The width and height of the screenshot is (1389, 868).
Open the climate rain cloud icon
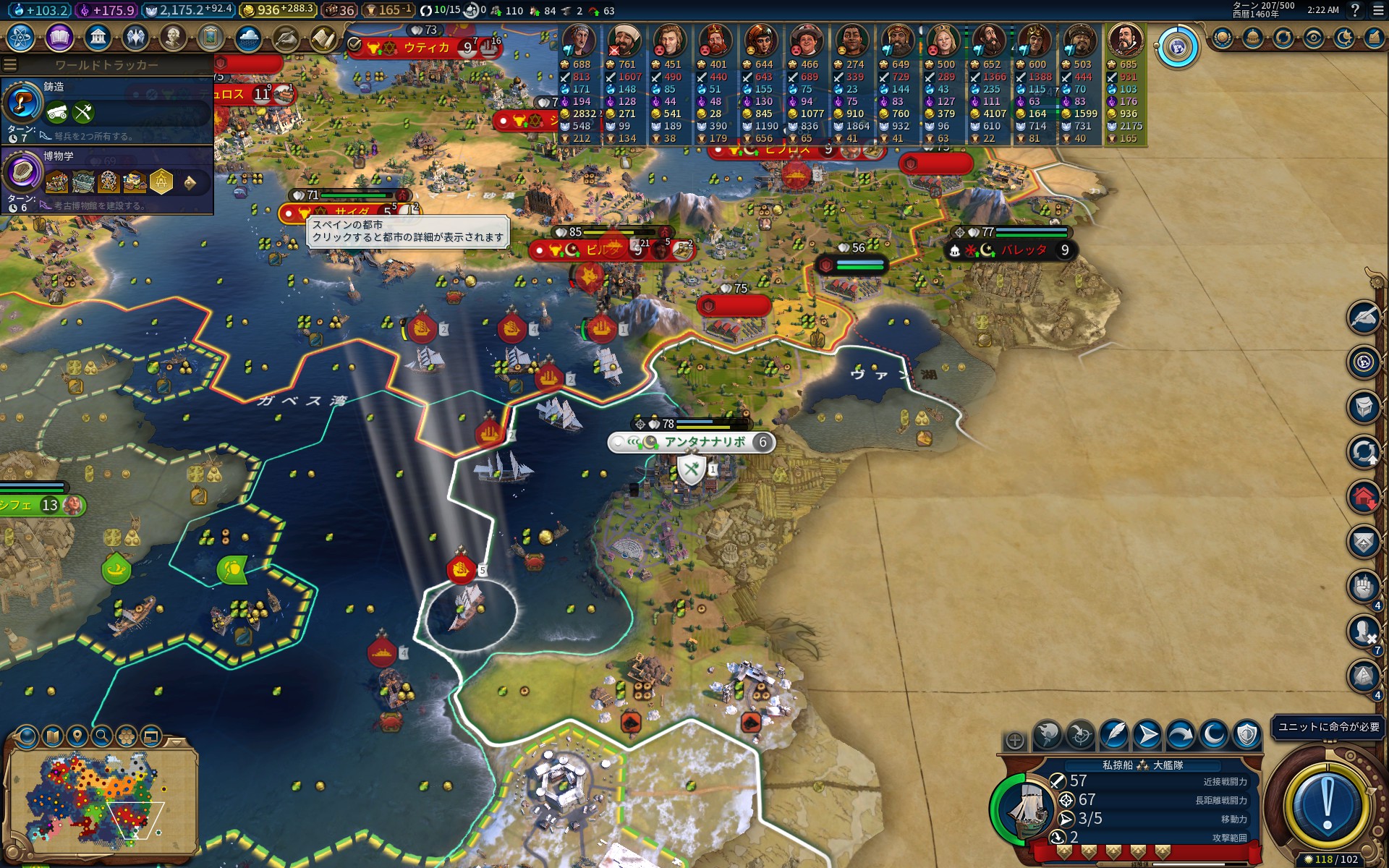tap(248, 37)
